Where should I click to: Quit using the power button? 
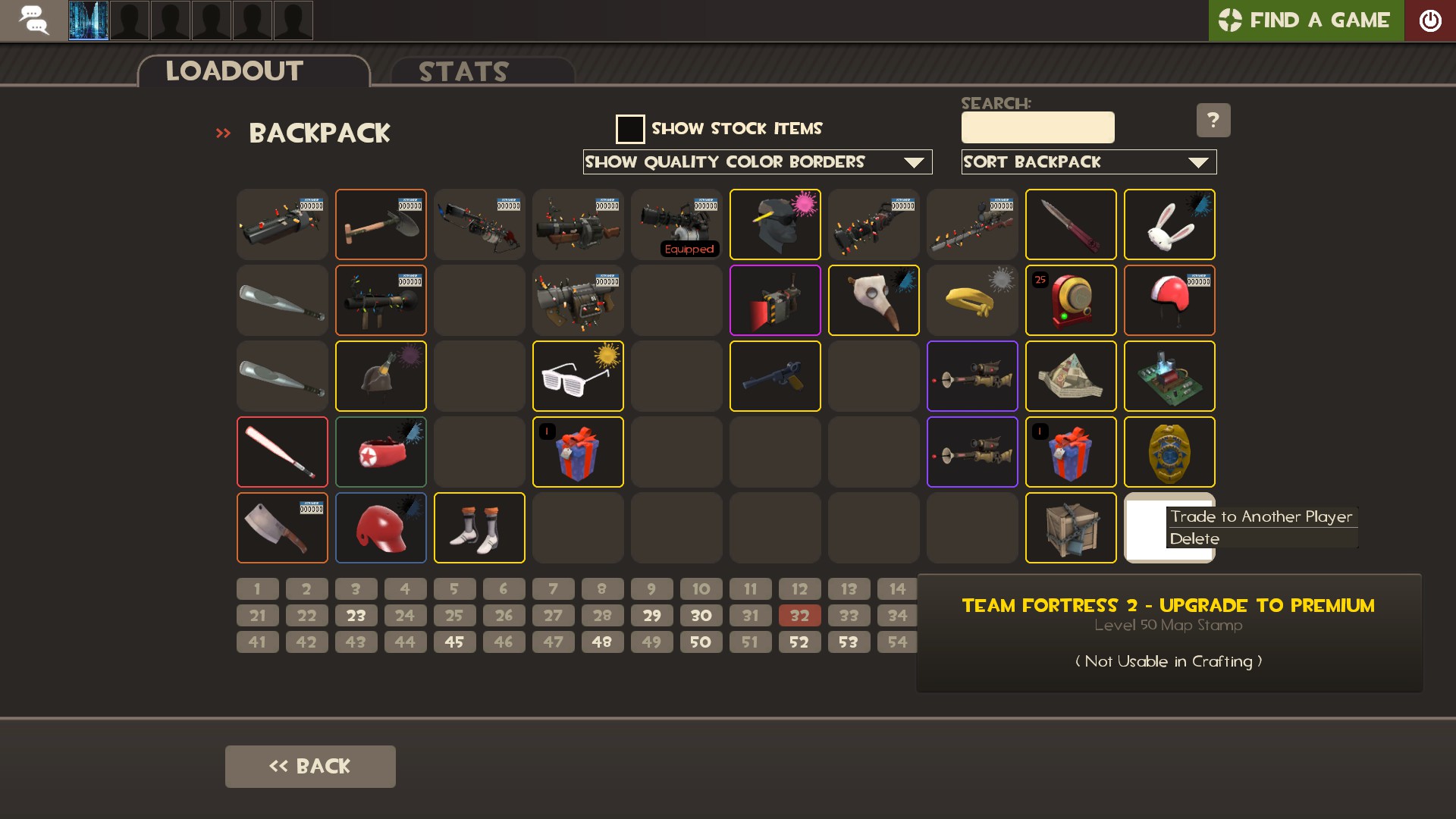[1429, 20]
